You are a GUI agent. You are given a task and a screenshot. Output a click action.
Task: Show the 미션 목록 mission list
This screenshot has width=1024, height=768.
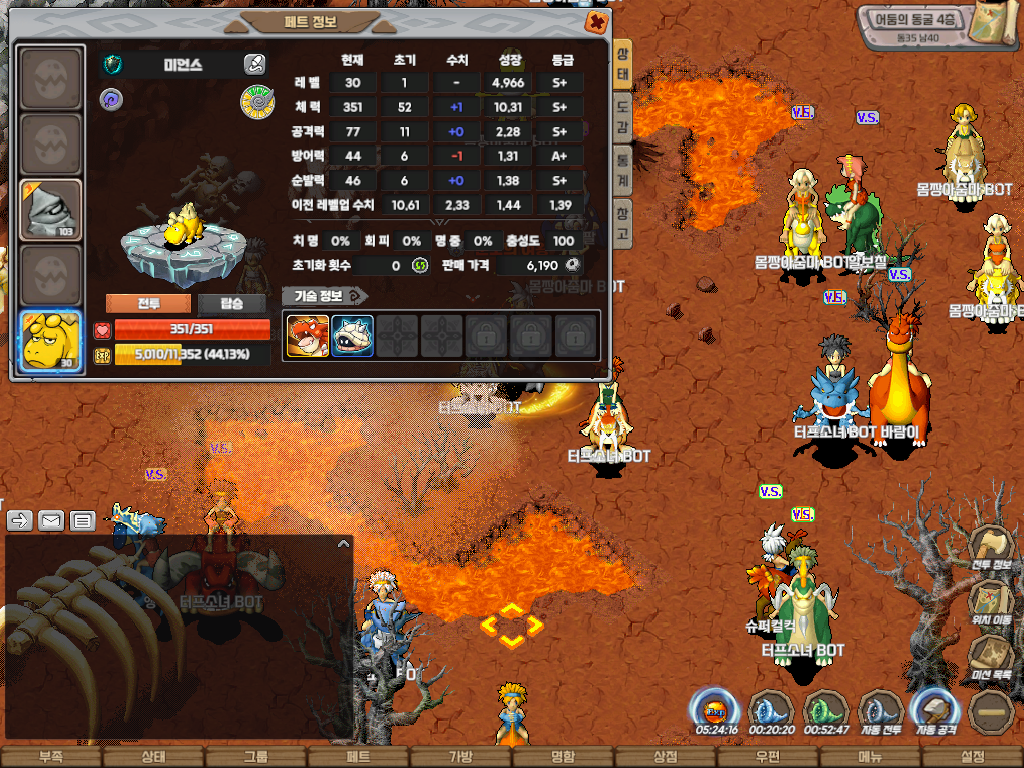[x=993, y=659]
